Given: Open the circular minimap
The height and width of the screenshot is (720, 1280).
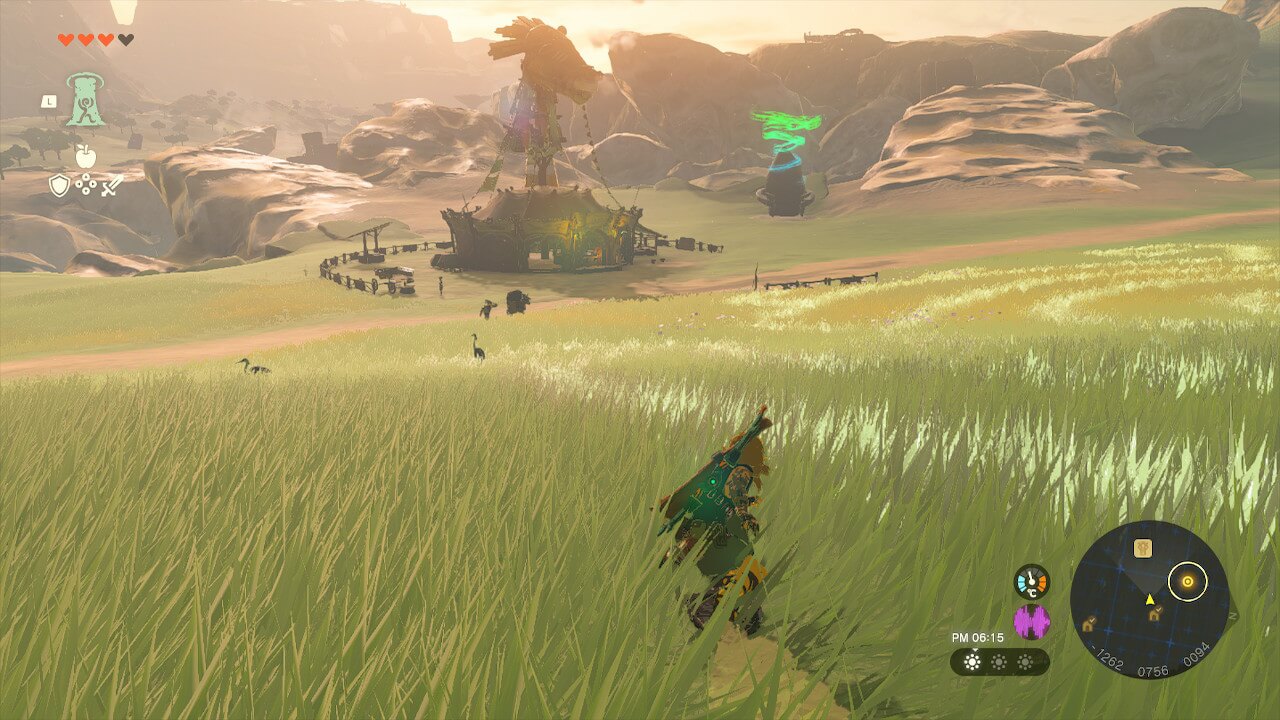Looking at the screenshot, I should (x=1149, y=600).
